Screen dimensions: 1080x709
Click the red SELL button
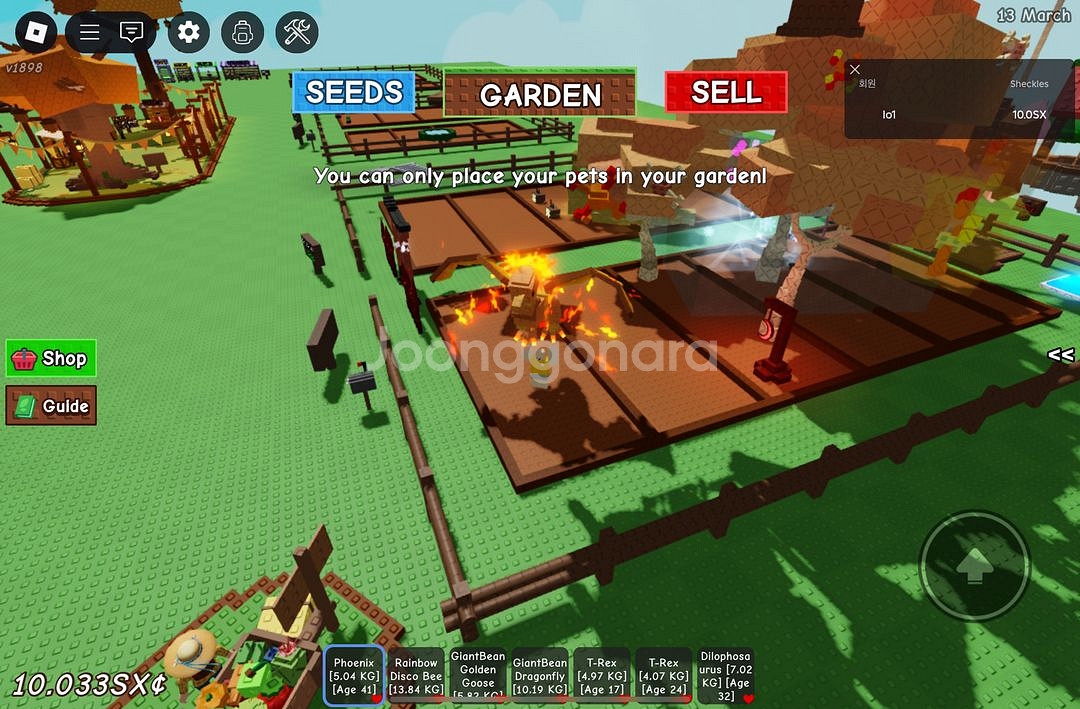click(726, 92)
